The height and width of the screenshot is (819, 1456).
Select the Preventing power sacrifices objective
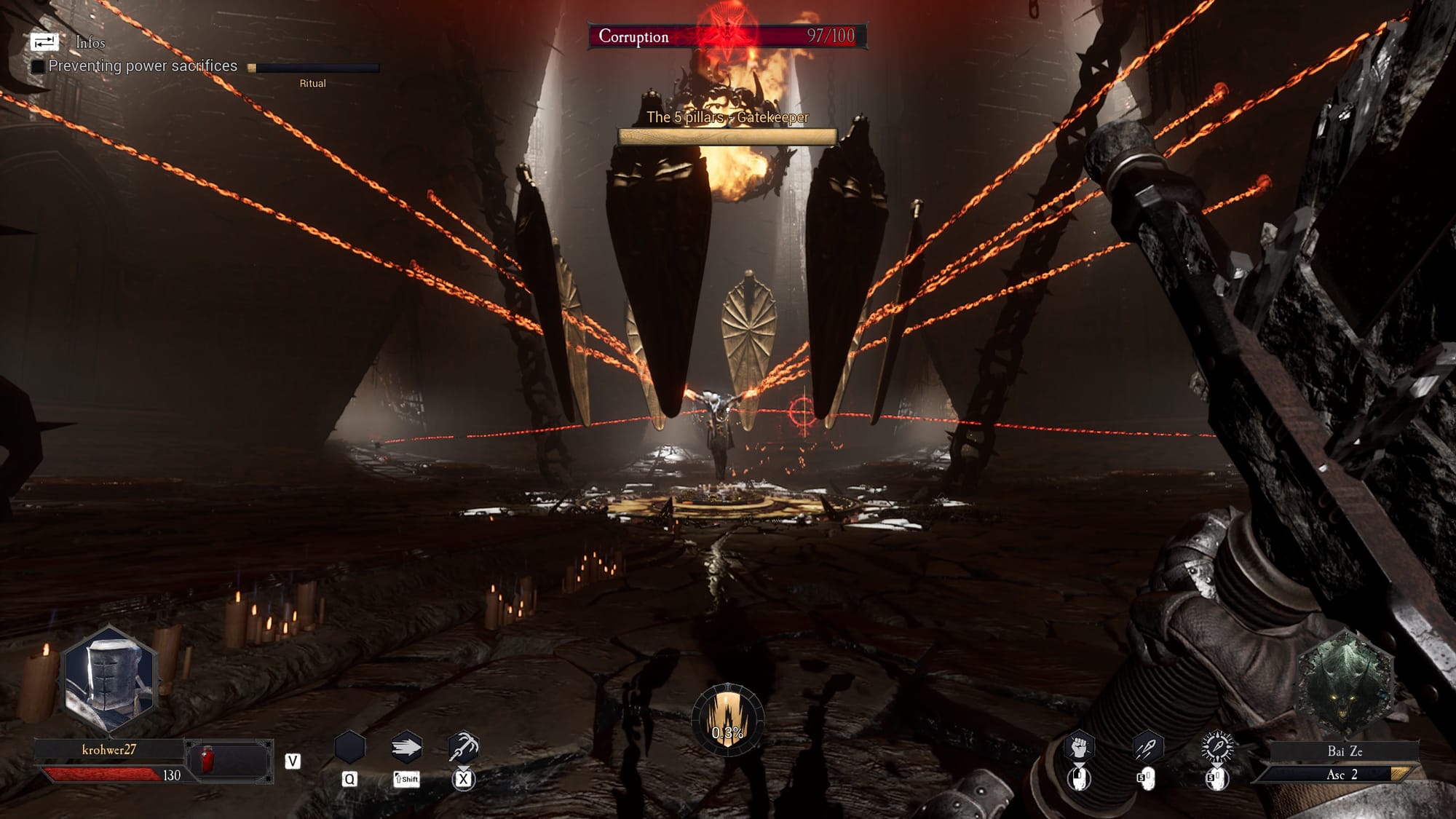(x=142, y=66)
